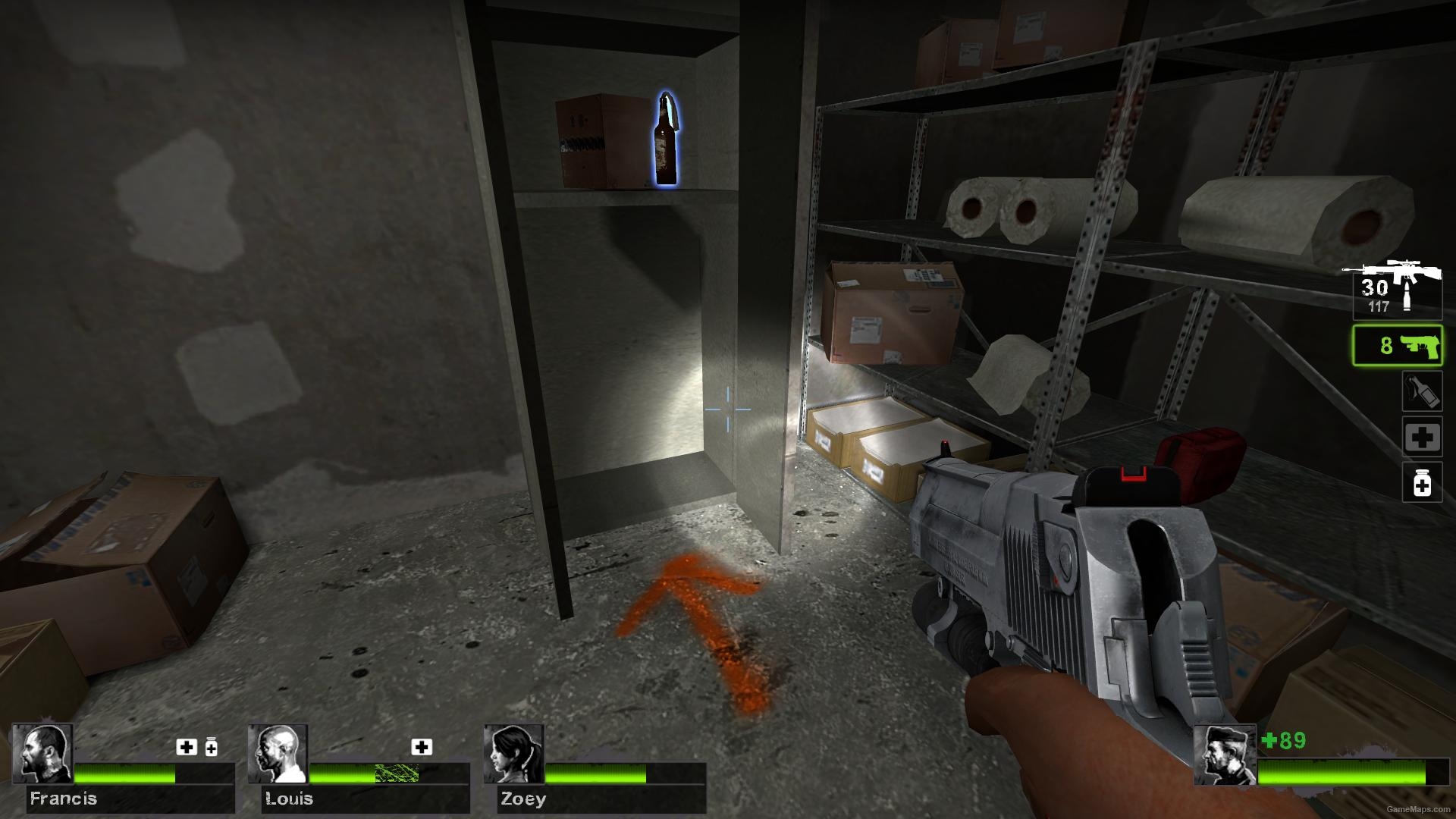Select the pistol secondary weapon slot

pyautogui.click(x=1397, y=346)
